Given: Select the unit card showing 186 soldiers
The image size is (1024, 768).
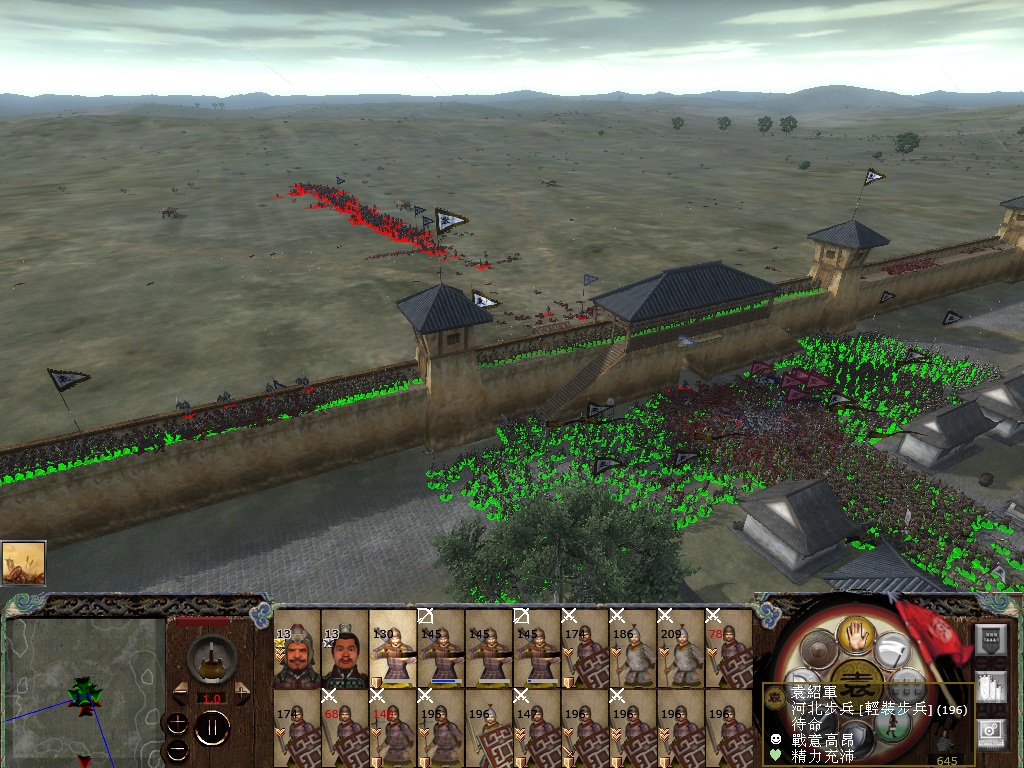Looking at the screenshot, I should tap(633, 650).
